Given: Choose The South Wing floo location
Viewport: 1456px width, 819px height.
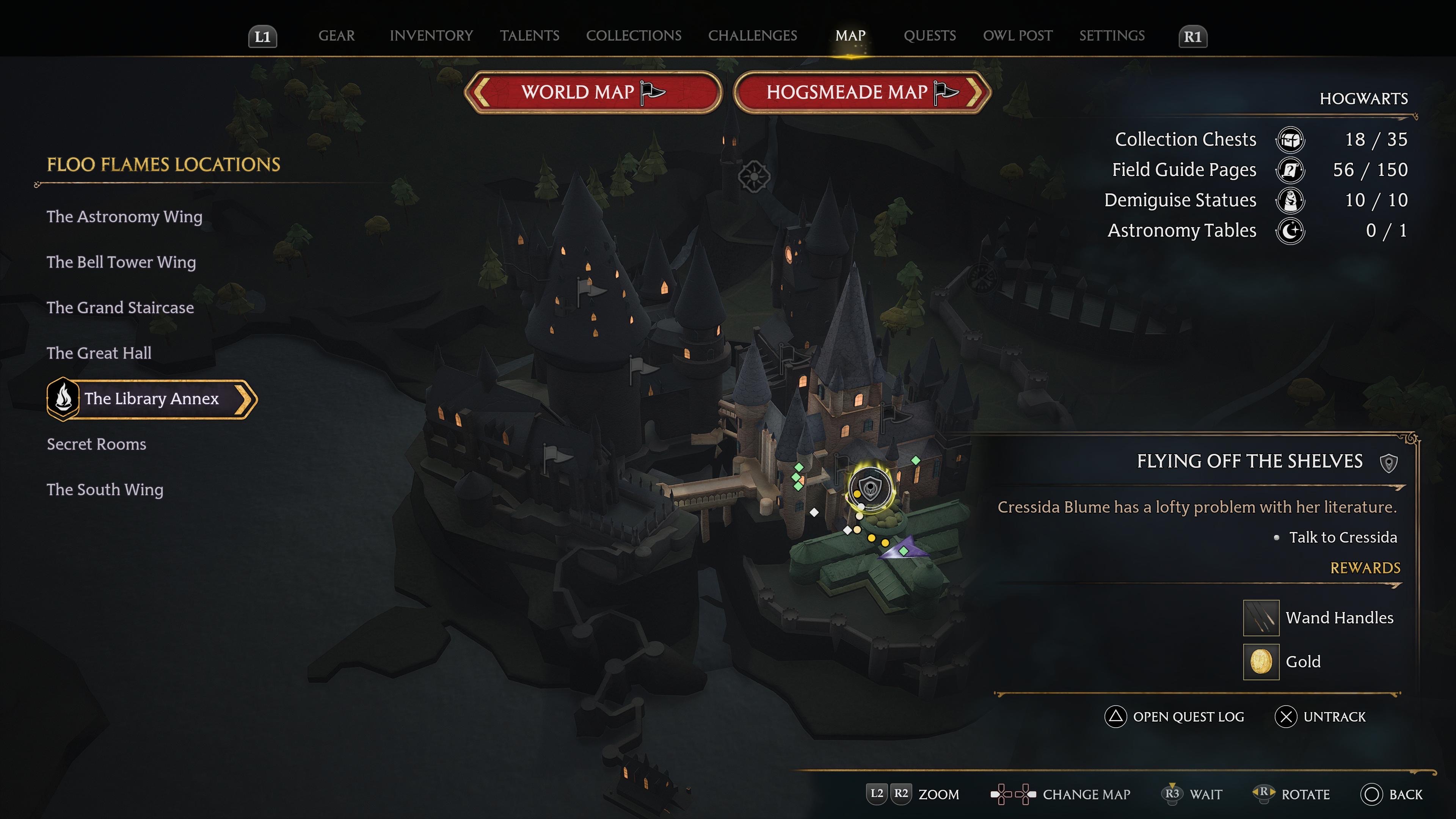Looking at the screenshot, I should click(105, 490).
